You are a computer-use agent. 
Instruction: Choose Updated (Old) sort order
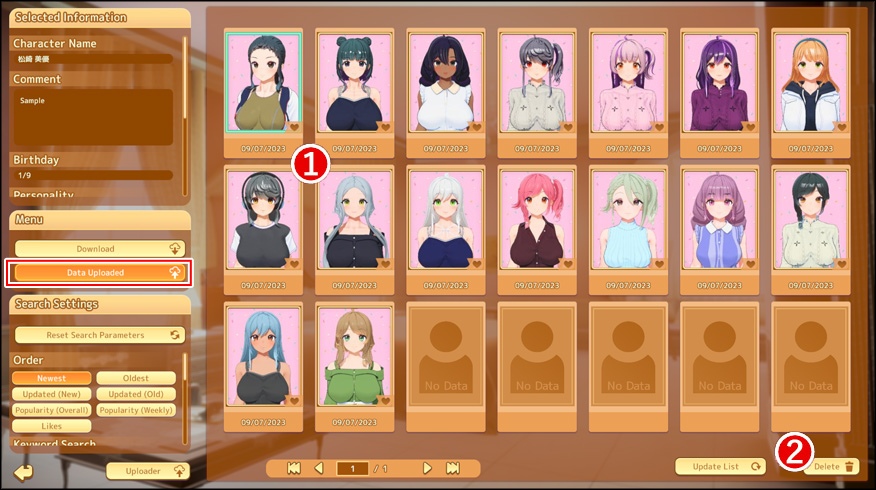tap(136, 394)
